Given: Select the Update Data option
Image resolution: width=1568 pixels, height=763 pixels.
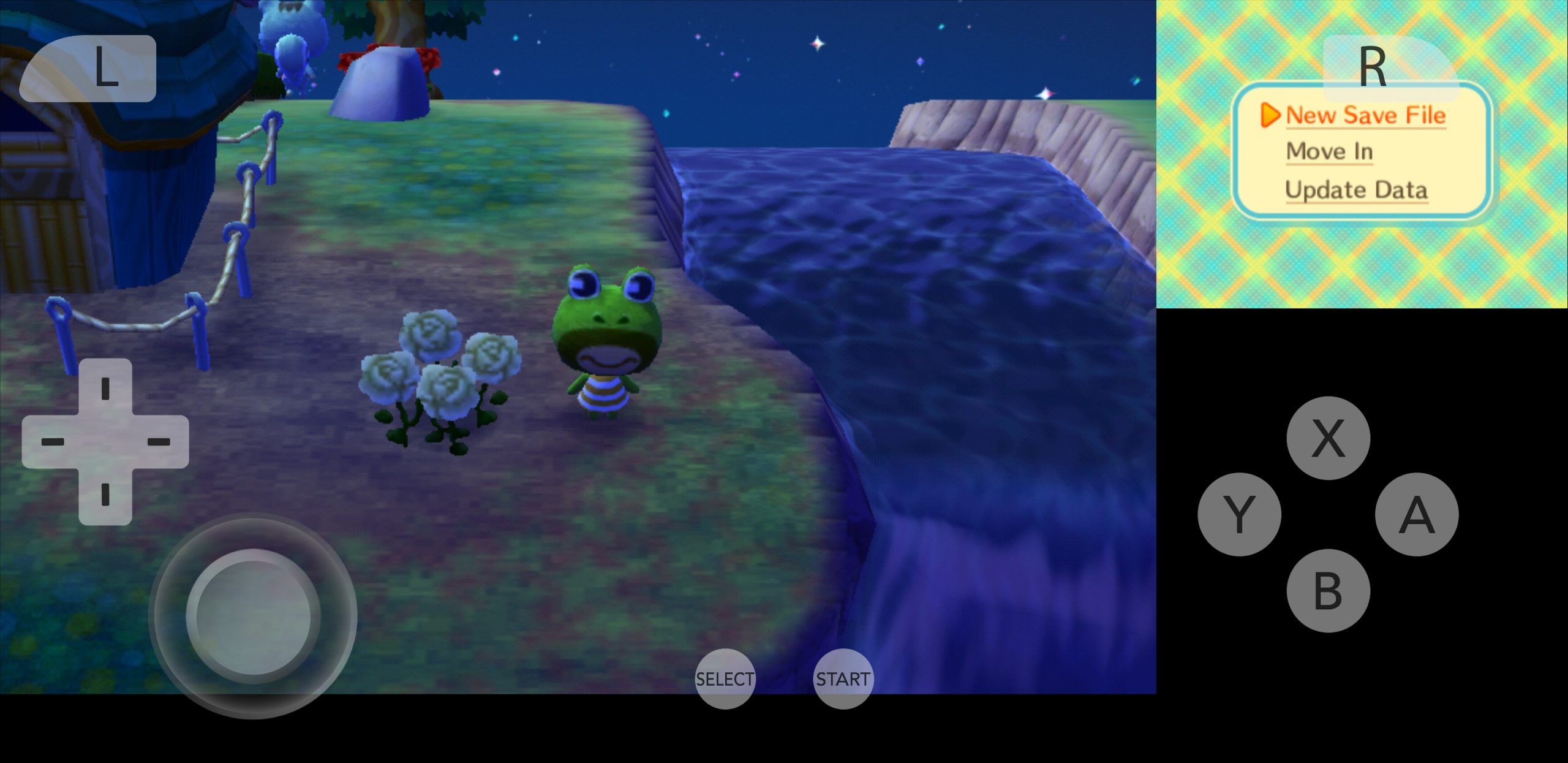Looking at the screenshot, I should tap(1356, 190).
